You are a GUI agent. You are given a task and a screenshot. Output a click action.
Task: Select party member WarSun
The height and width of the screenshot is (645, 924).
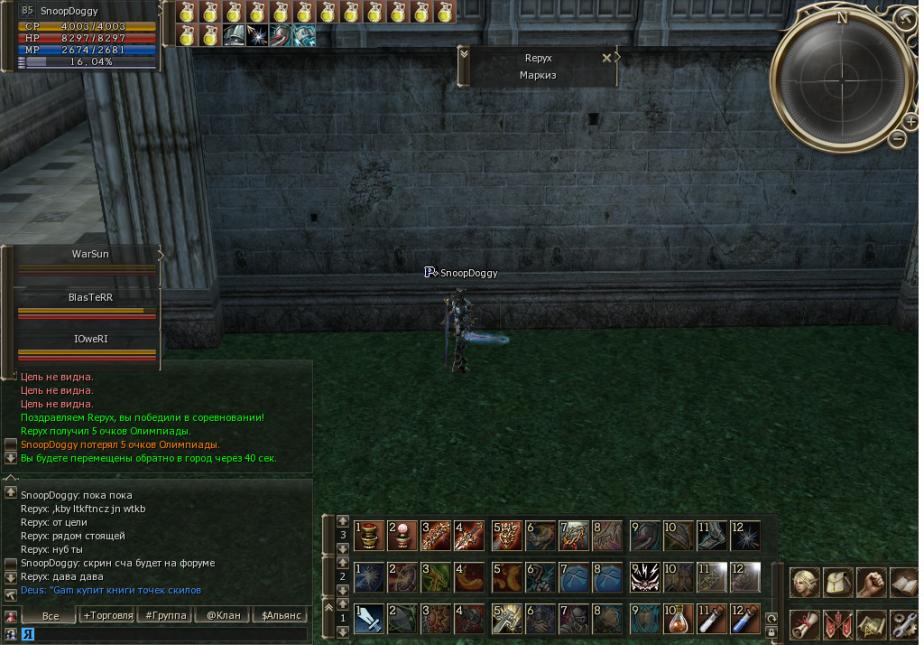click(x=89, y=255)
